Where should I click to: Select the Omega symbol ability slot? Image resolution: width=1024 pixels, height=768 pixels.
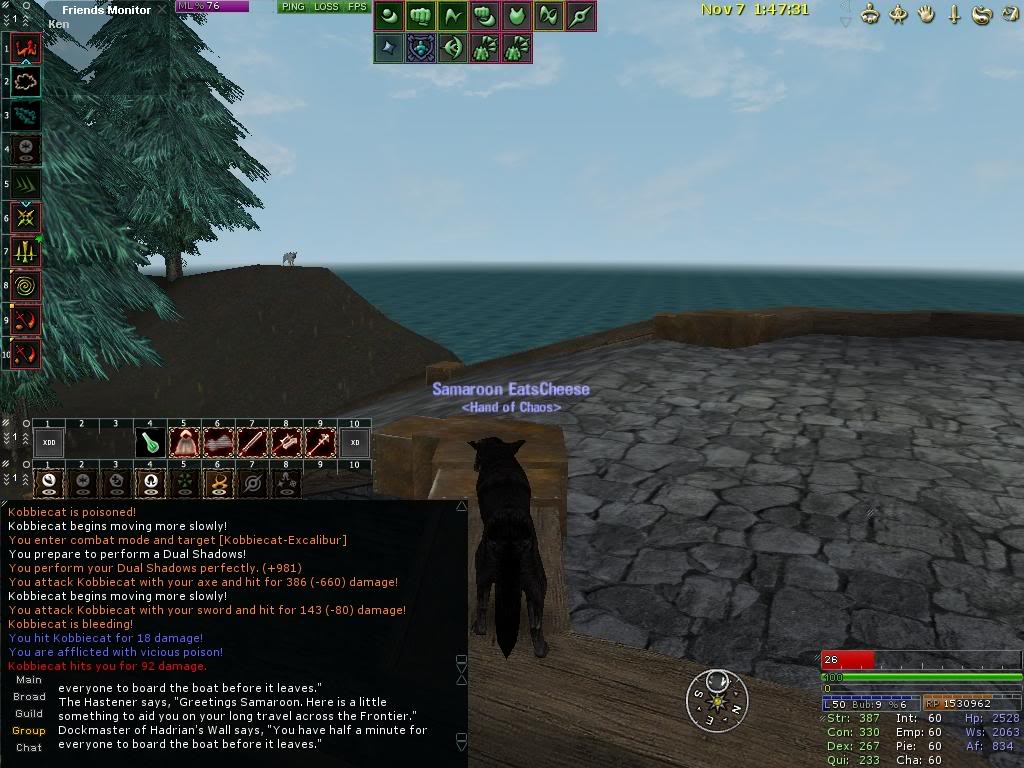[x=150, y=483]
